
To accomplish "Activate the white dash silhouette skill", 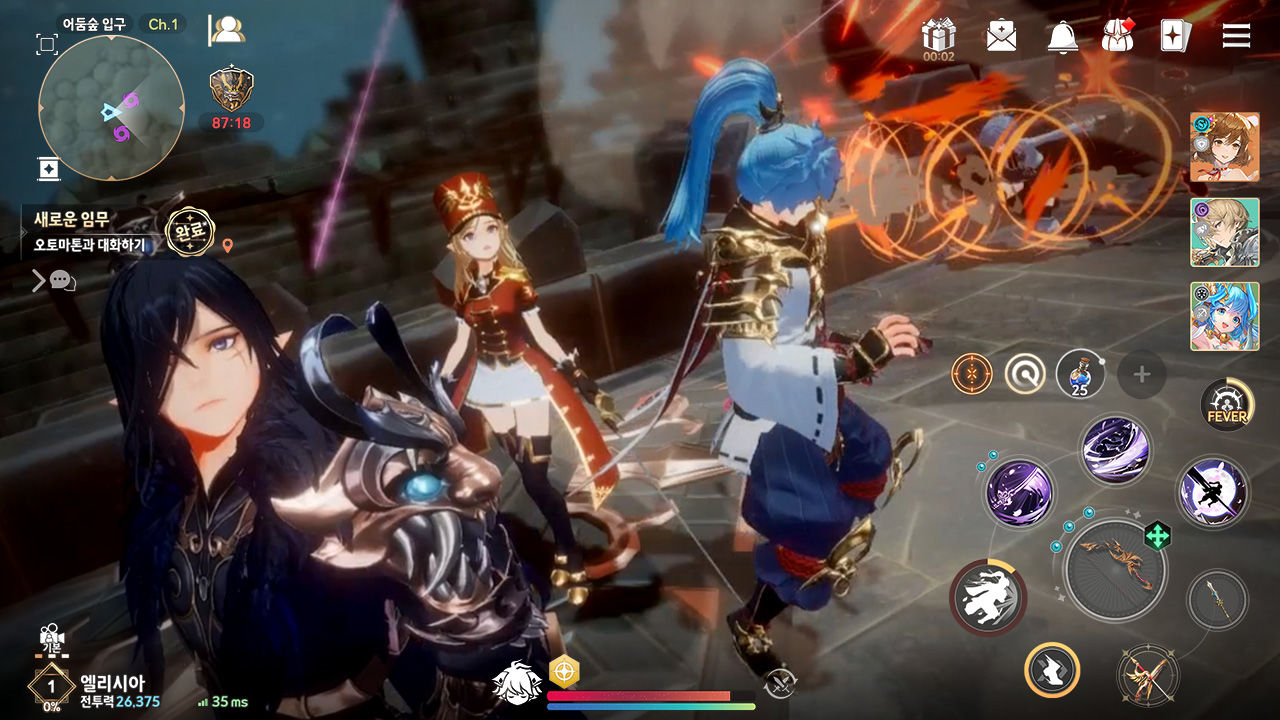I will coord(987,599).
